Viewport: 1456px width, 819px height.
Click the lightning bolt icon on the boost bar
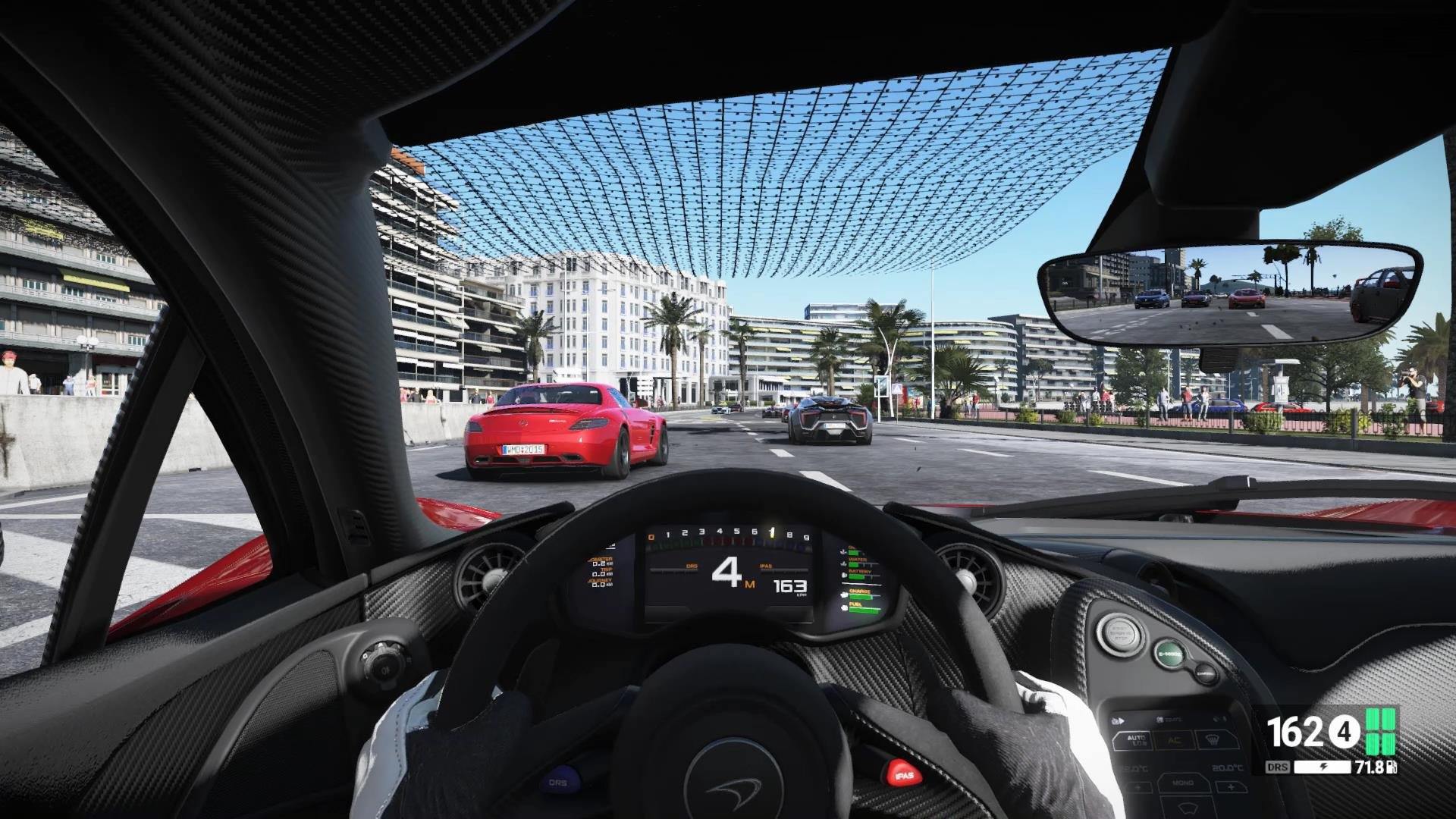click(x=1323, y=766)
